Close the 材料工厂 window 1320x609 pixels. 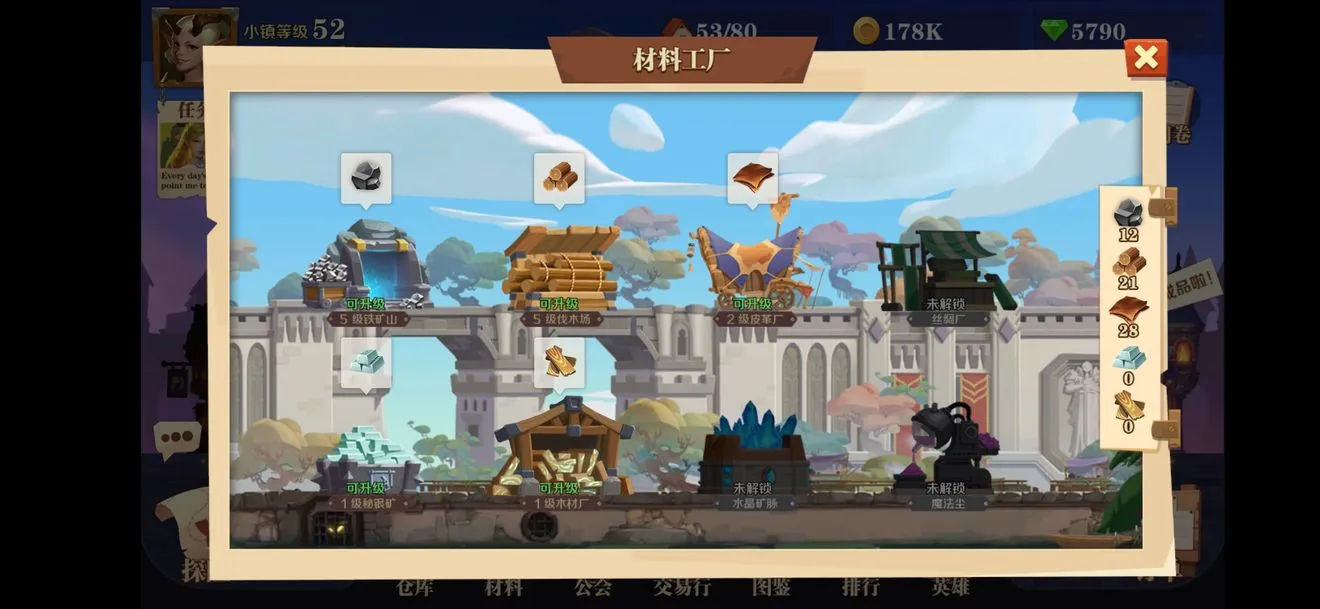pyautogui.click(x=1145, y=58)
